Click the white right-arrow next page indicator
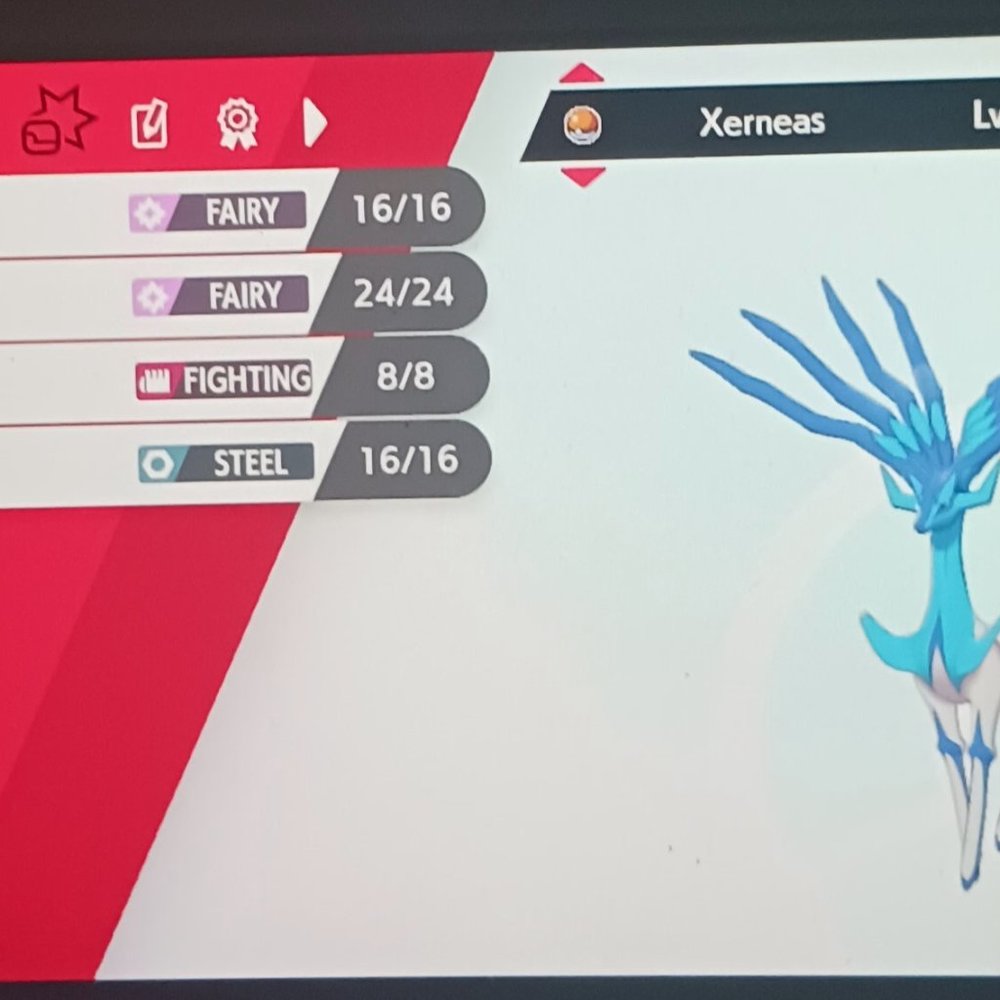The width and height of the screenshot is (1000, 1000). (314, 124)
